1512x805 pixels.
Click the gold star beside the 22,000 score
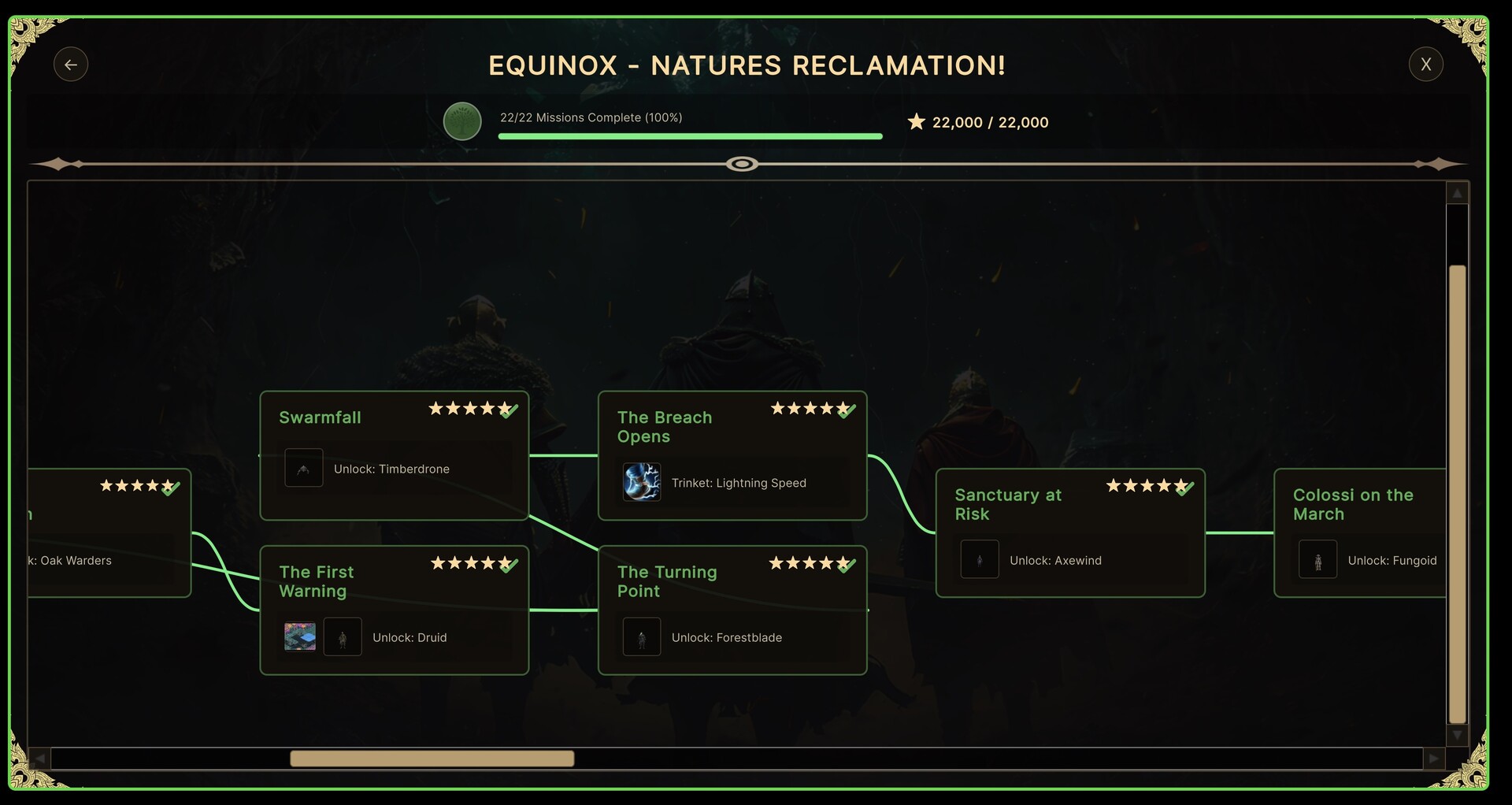click(916, 121)
